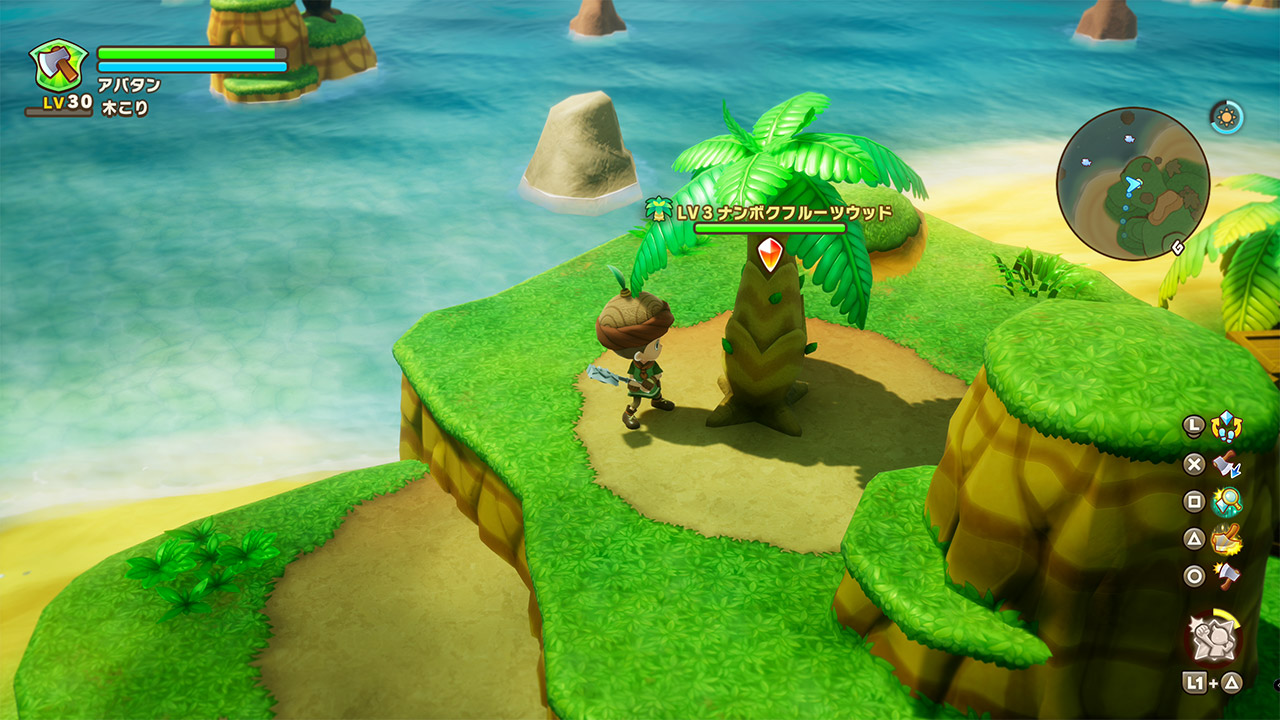Use the axe with blue arrow action
Screen dimensions: 1280x720
point(1226,465)
